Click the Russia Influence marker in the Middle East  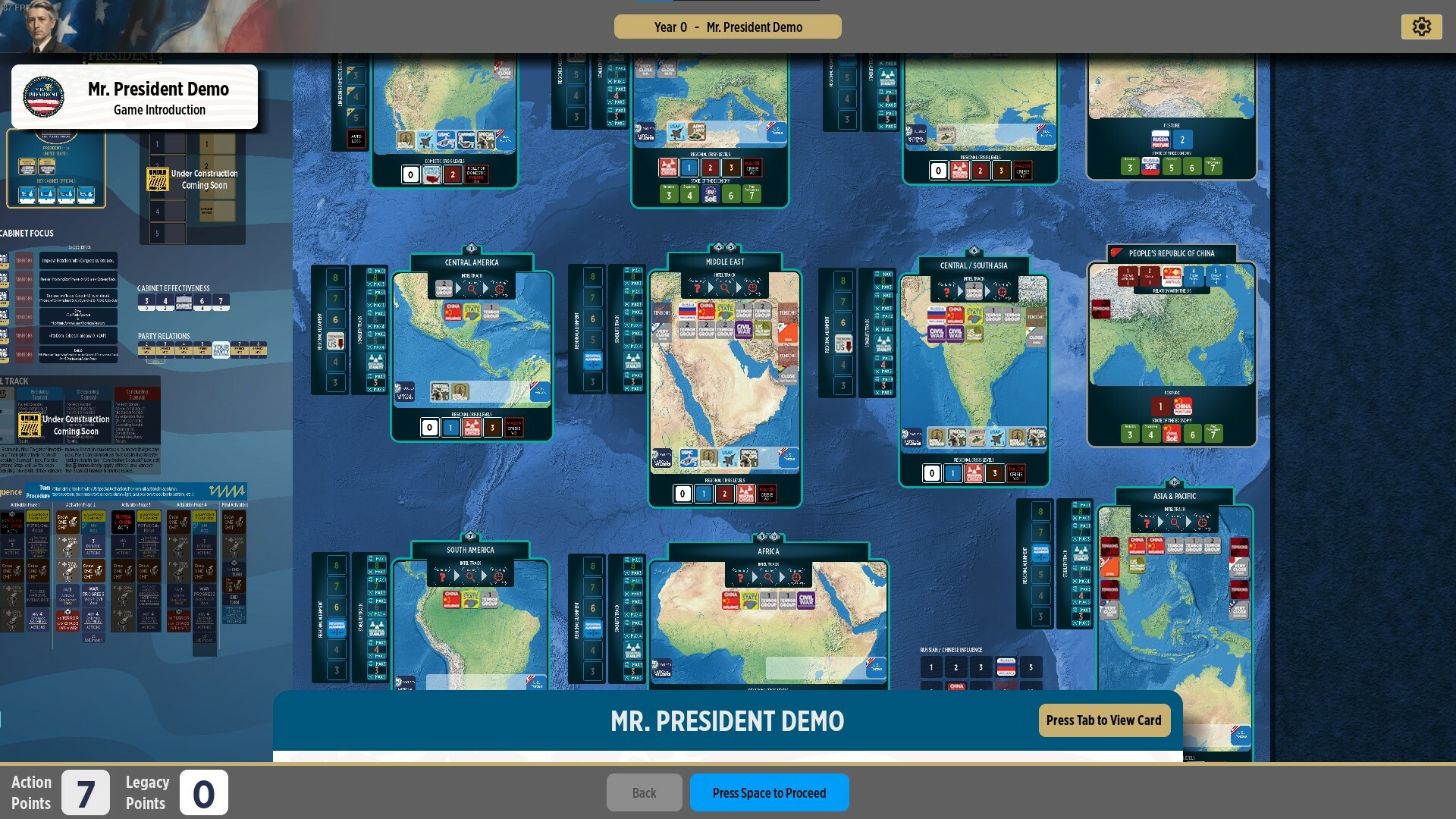pos(688,311)
